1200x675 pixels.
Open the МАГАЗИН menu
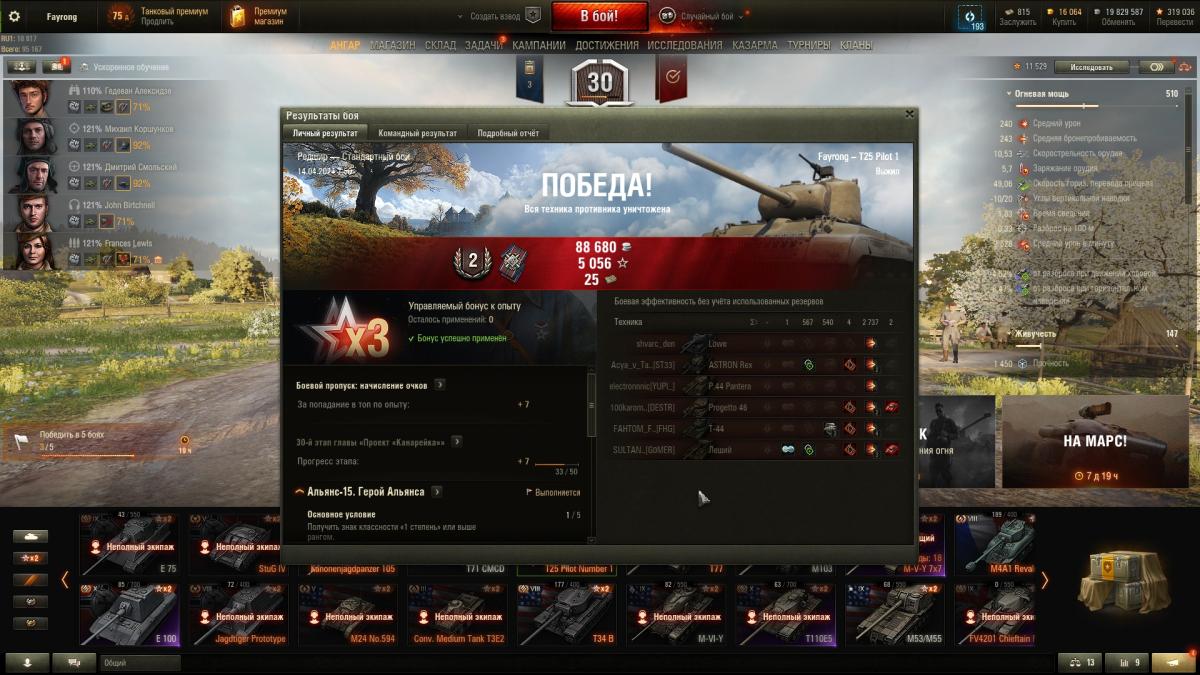(392, 45)
